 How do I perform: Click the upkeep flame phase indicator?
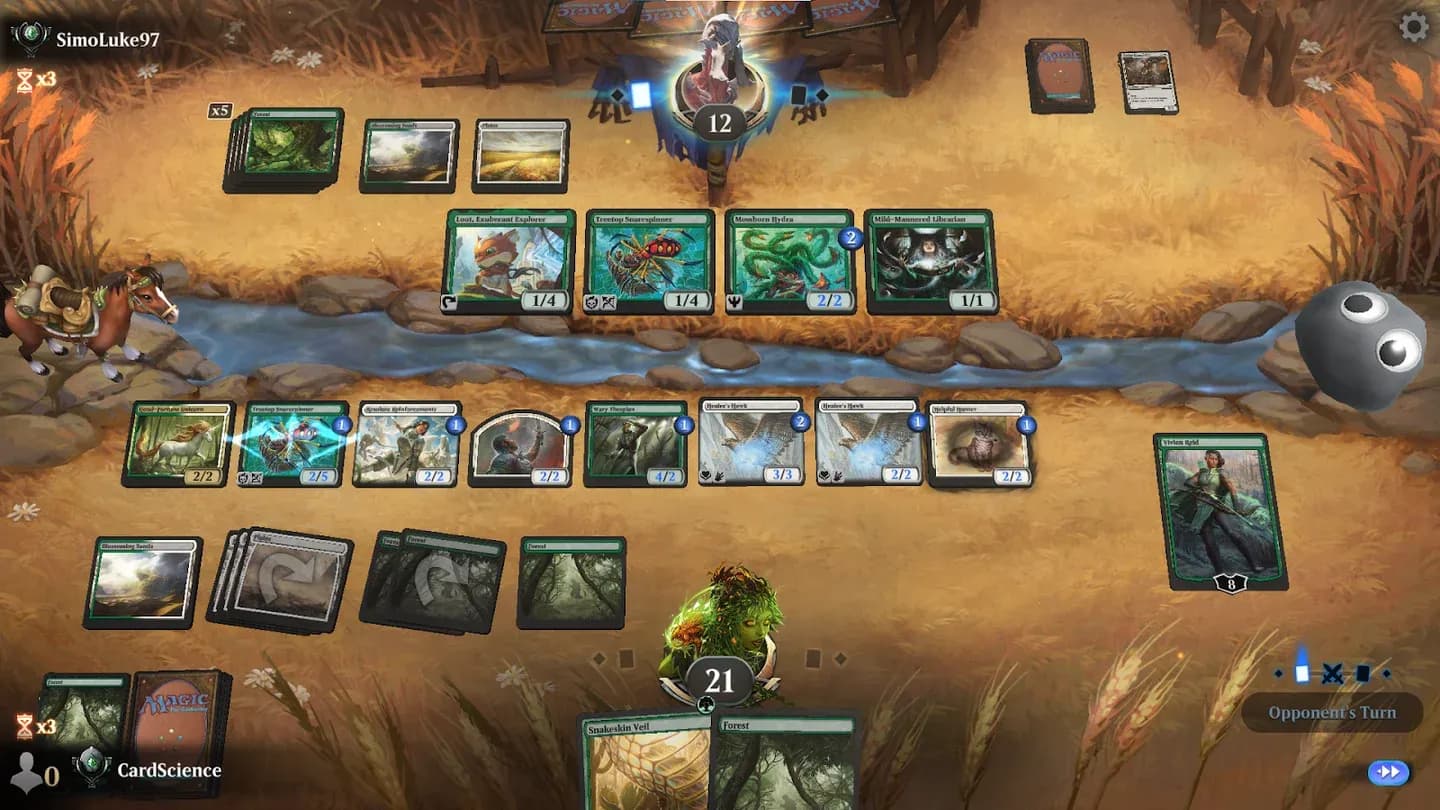1301,672
